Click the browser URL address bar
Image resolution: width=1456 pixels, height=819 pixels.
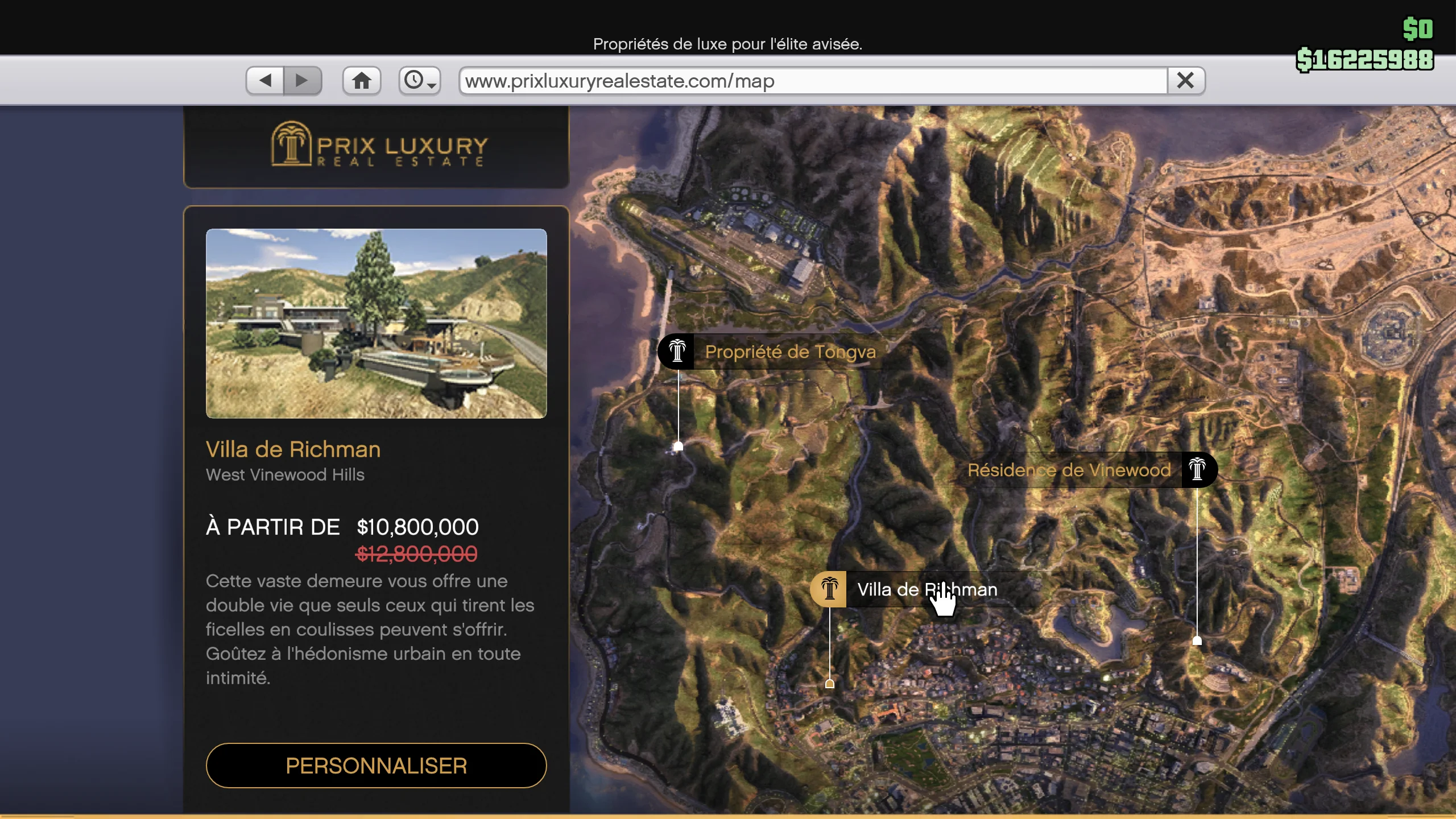(x=813, y=81)
